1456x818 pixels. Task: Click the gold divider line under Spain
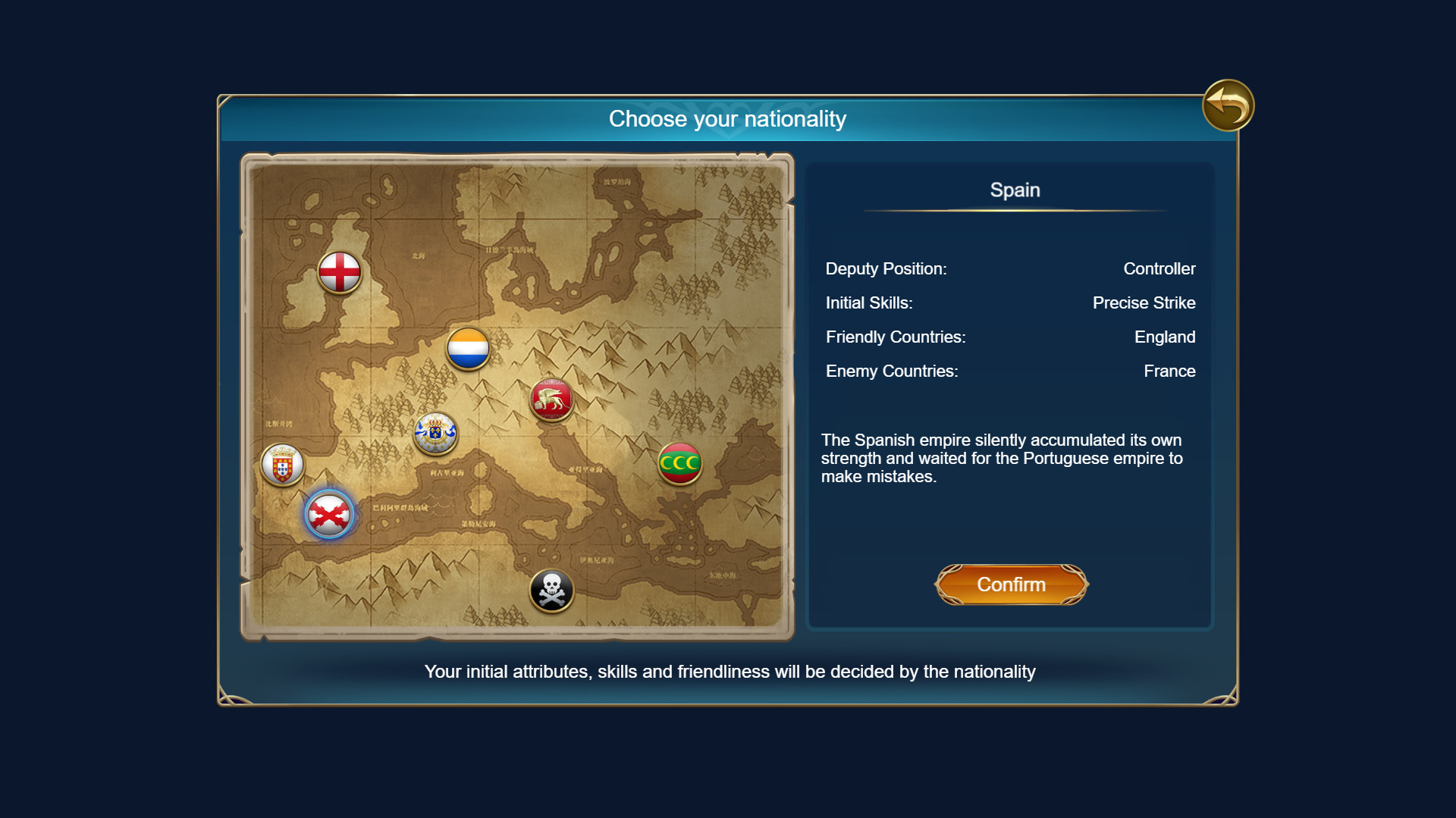pos(1015,209)
